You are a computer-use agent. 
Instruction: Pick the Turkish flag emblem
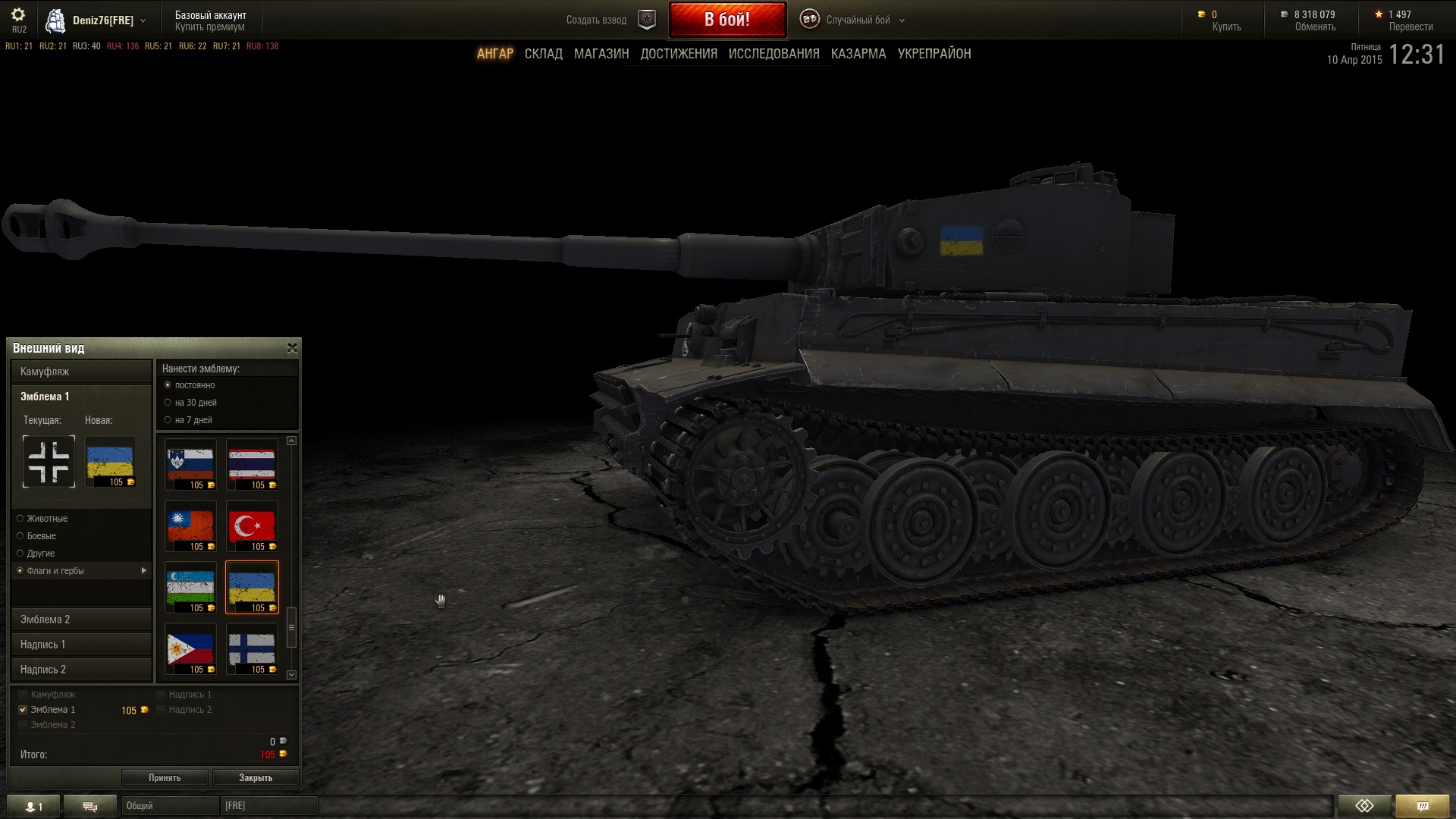tap(252, 526)
